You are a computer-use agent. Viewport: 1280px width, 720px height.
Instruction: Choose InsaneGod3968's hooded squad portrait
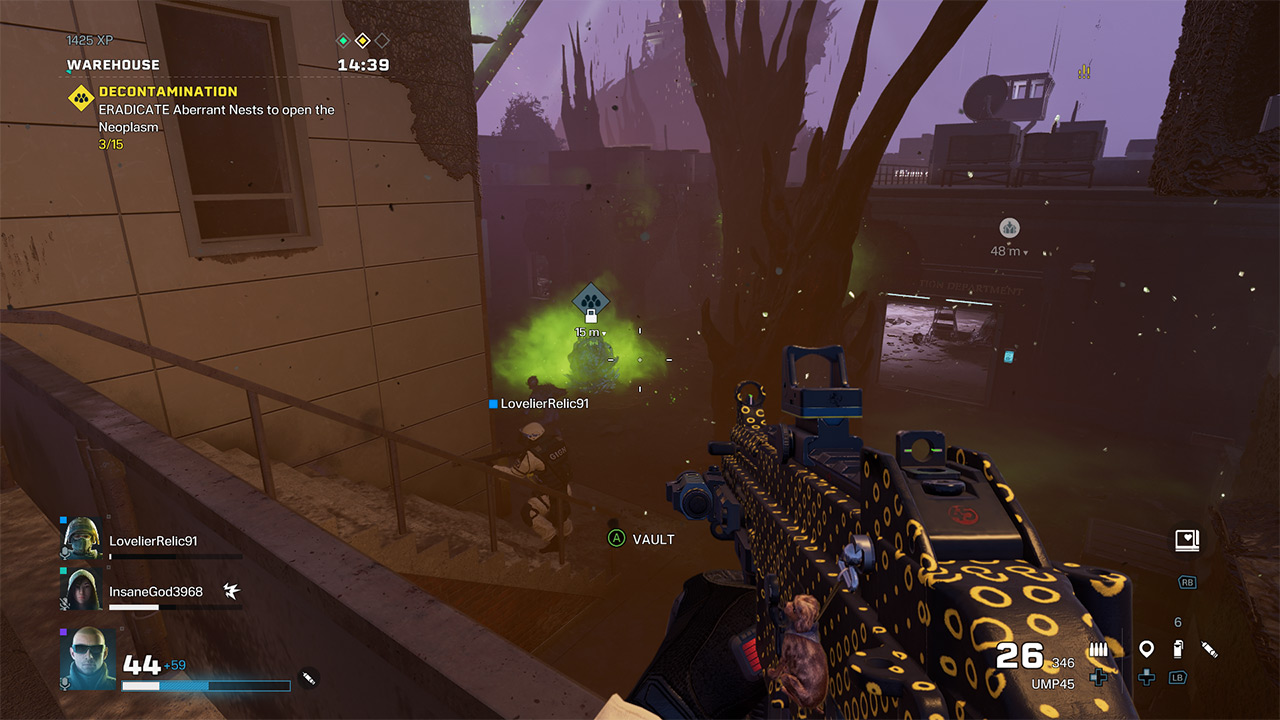(x=82, y=590)
